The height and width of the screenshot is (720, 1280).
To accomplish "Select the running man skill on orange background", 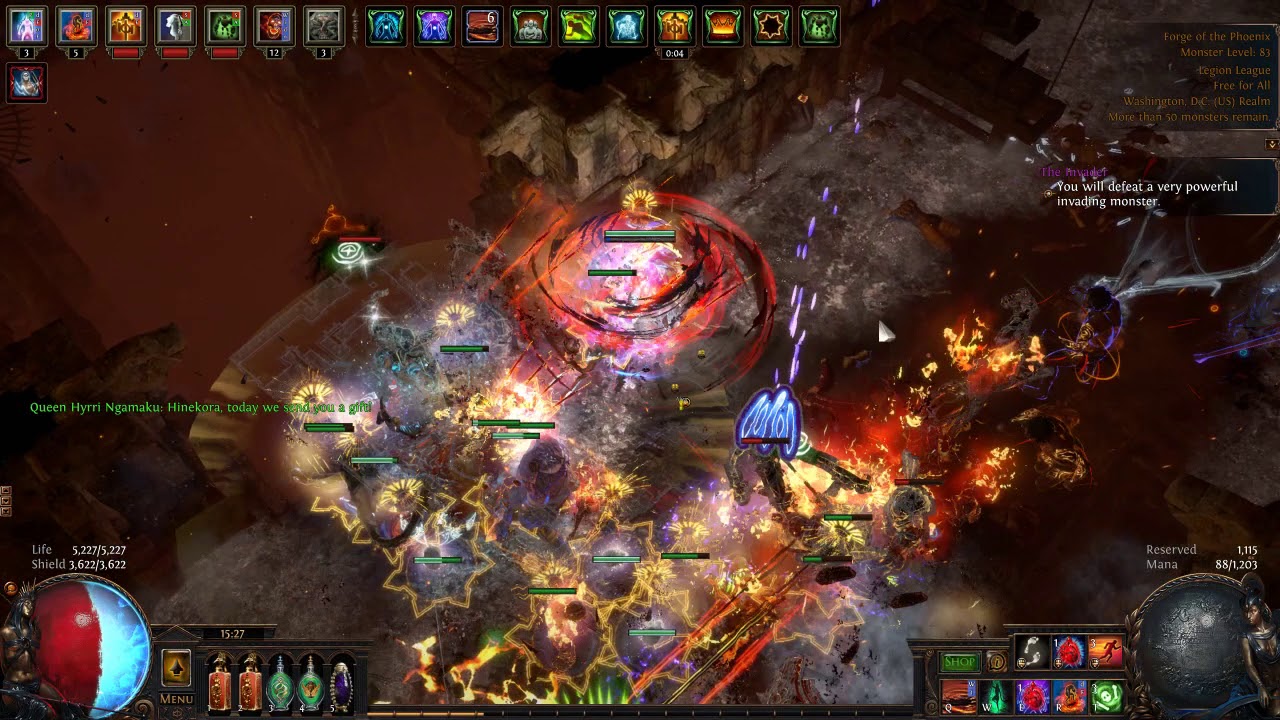I will (x=1106, y=652).
